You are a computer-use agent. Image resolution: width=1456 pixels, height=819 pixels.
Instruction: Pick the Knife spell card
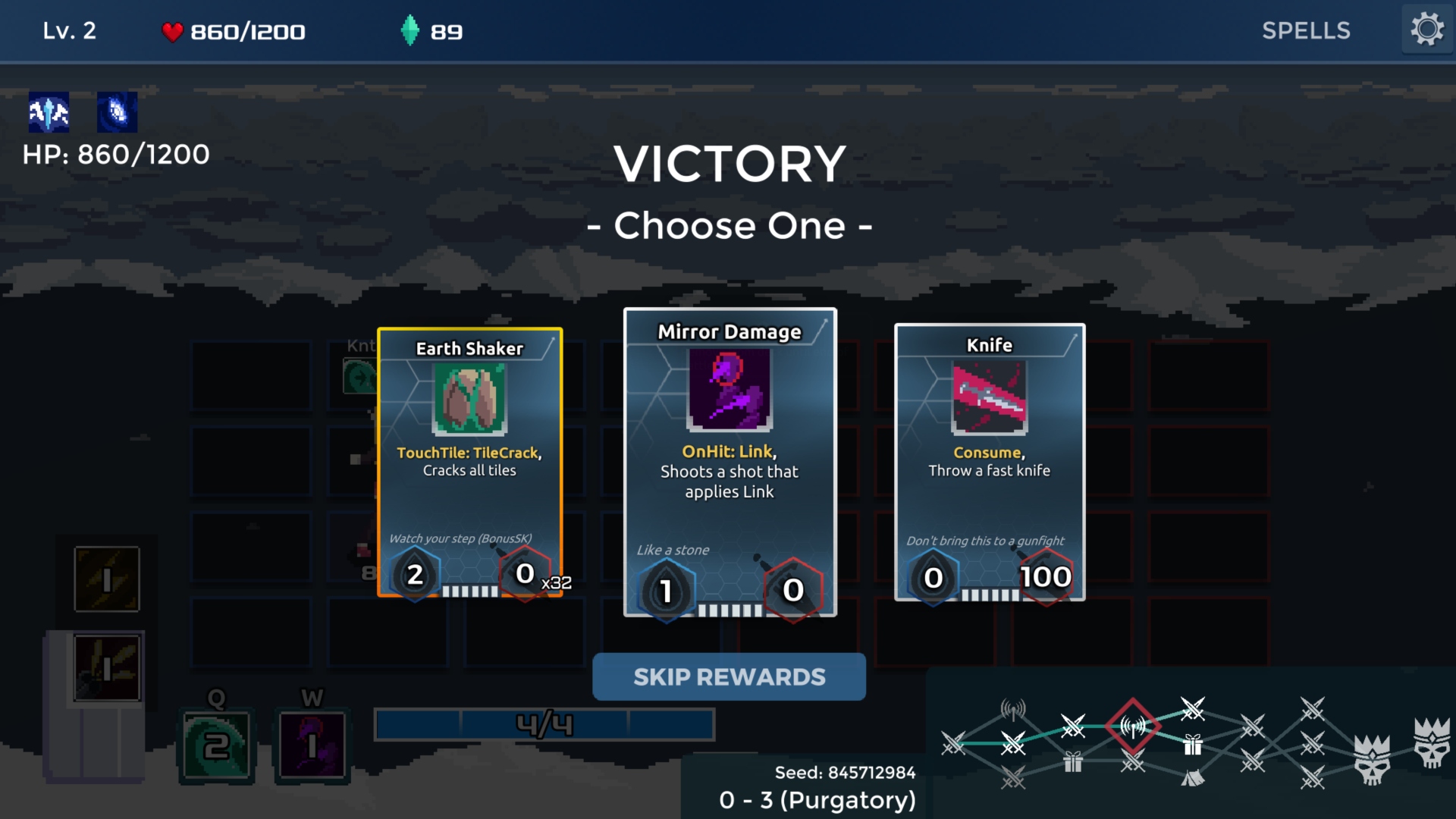tap(990, 463)
